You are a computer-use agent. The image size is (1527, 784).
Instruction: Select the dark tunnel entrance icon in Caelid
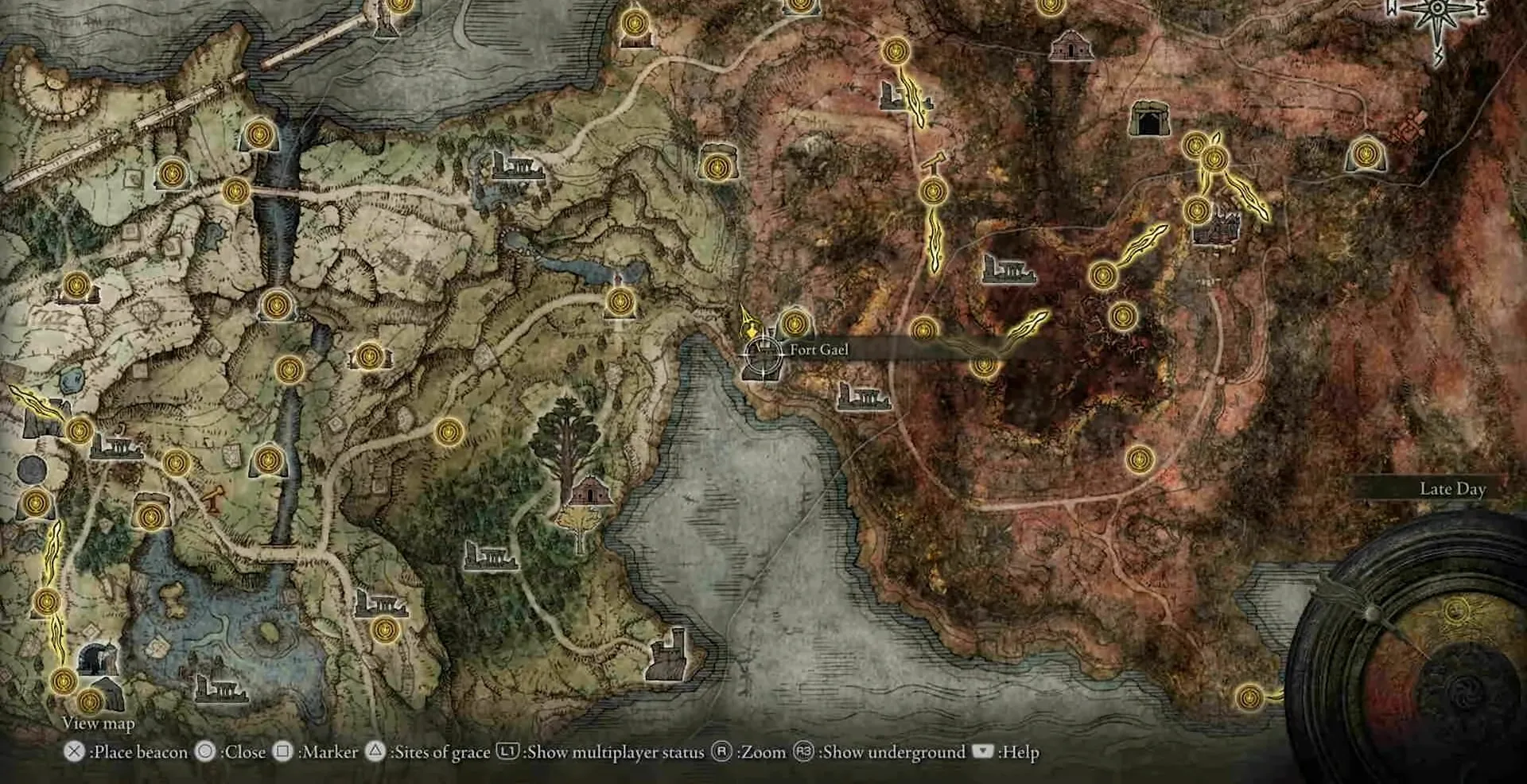[x=1149, y=119]
